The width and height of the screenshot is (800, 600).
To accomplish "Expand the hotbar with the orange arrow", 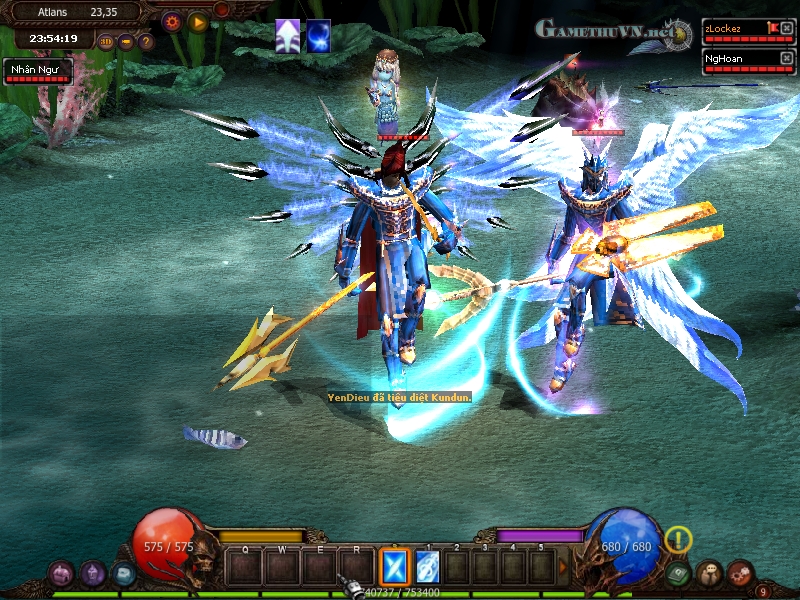I will 563,567.
